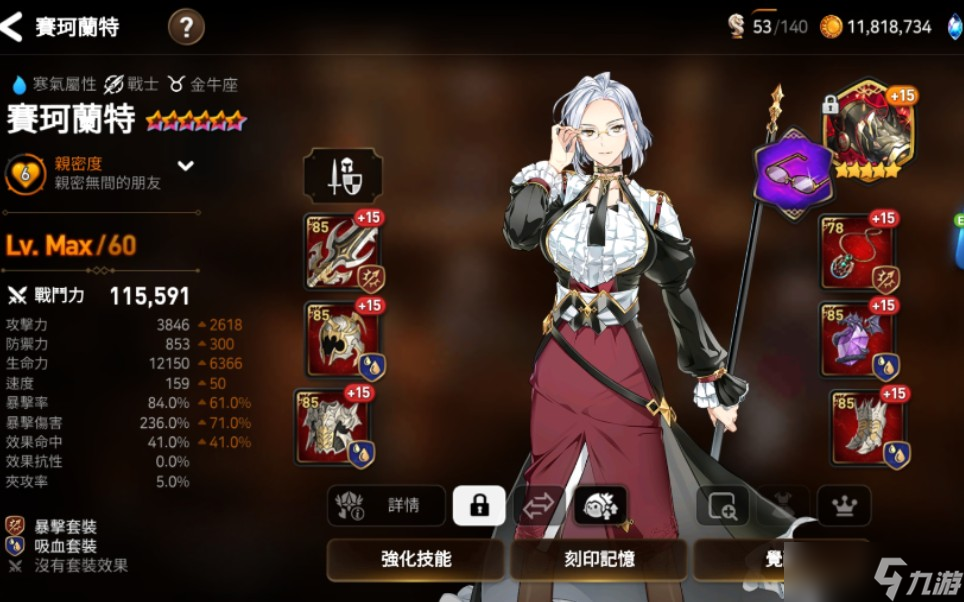This screenshot has width=964, height=602.
Task: Click the gold coin currency counter
Action: pyautogui.click(x=876, y=27)
